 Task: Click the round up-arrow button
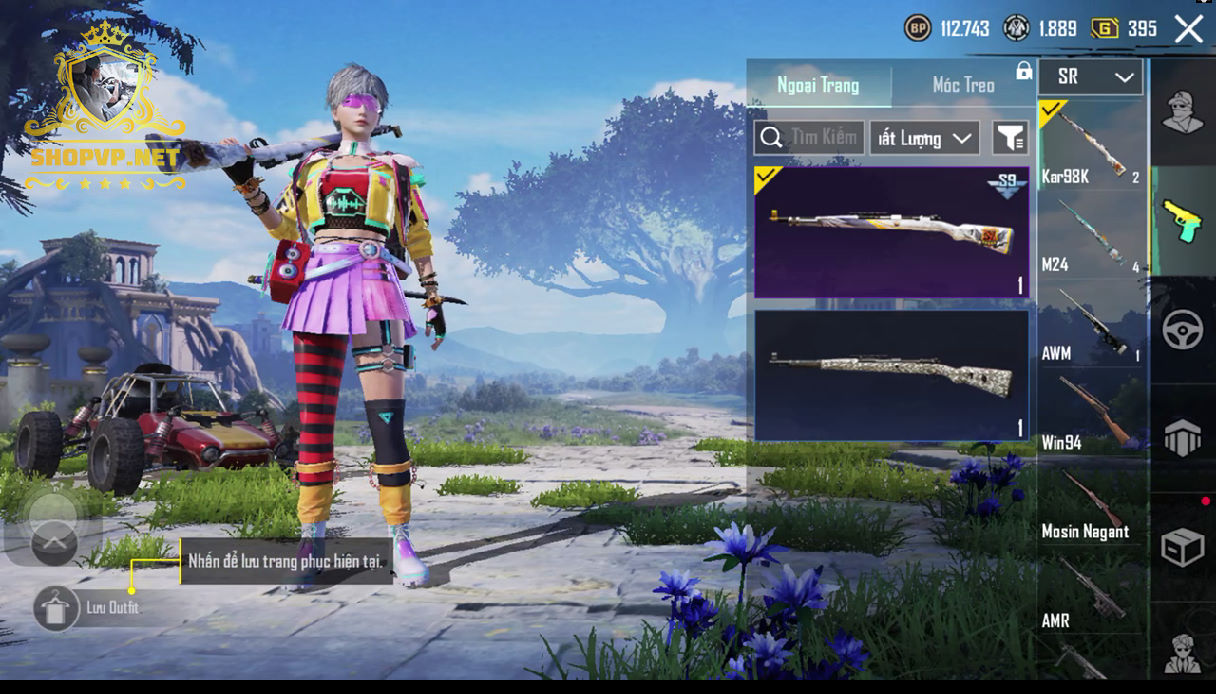pos(54,543)
